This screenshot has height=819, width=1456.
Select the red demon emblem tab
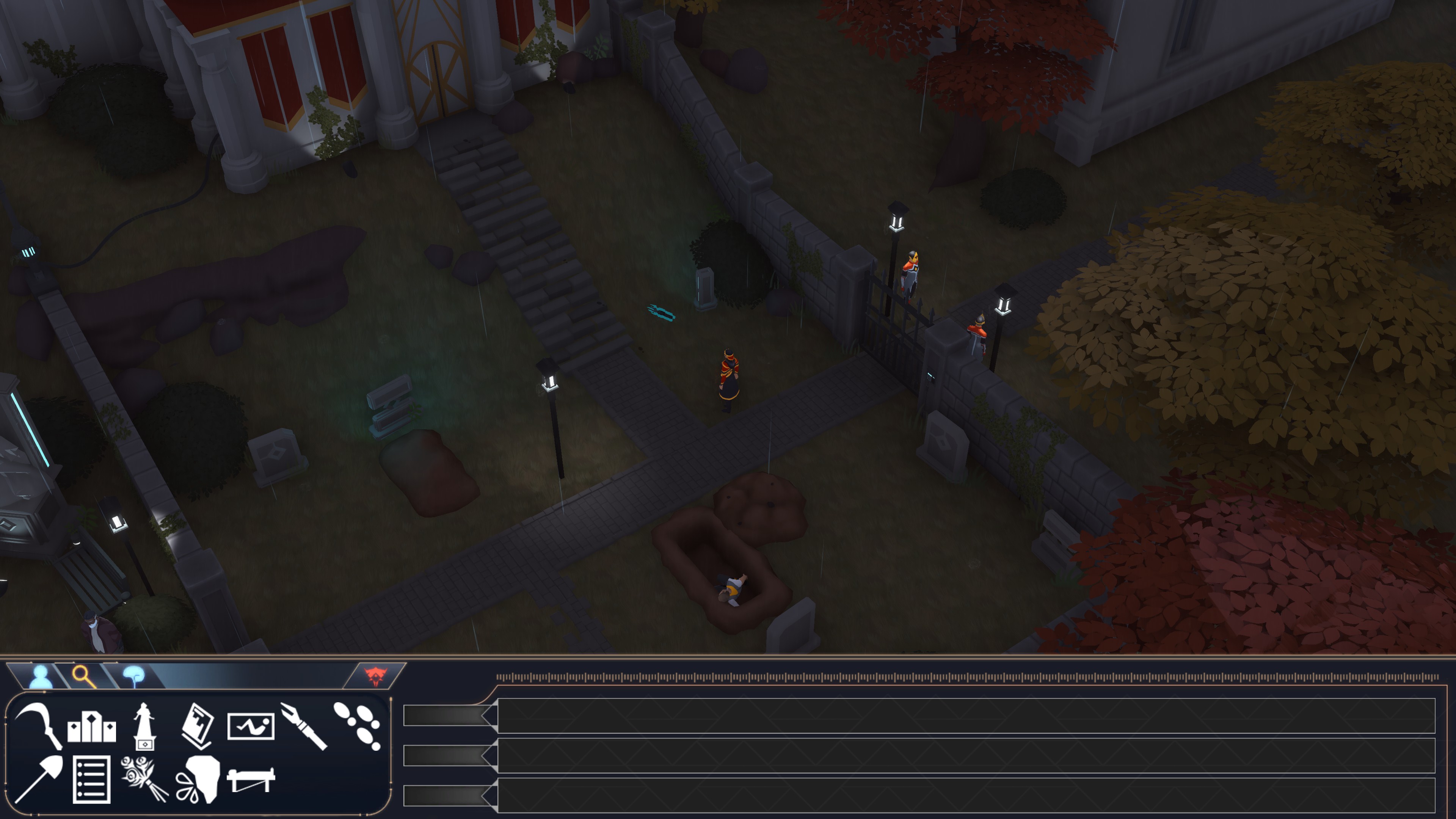tap(375, 675)
